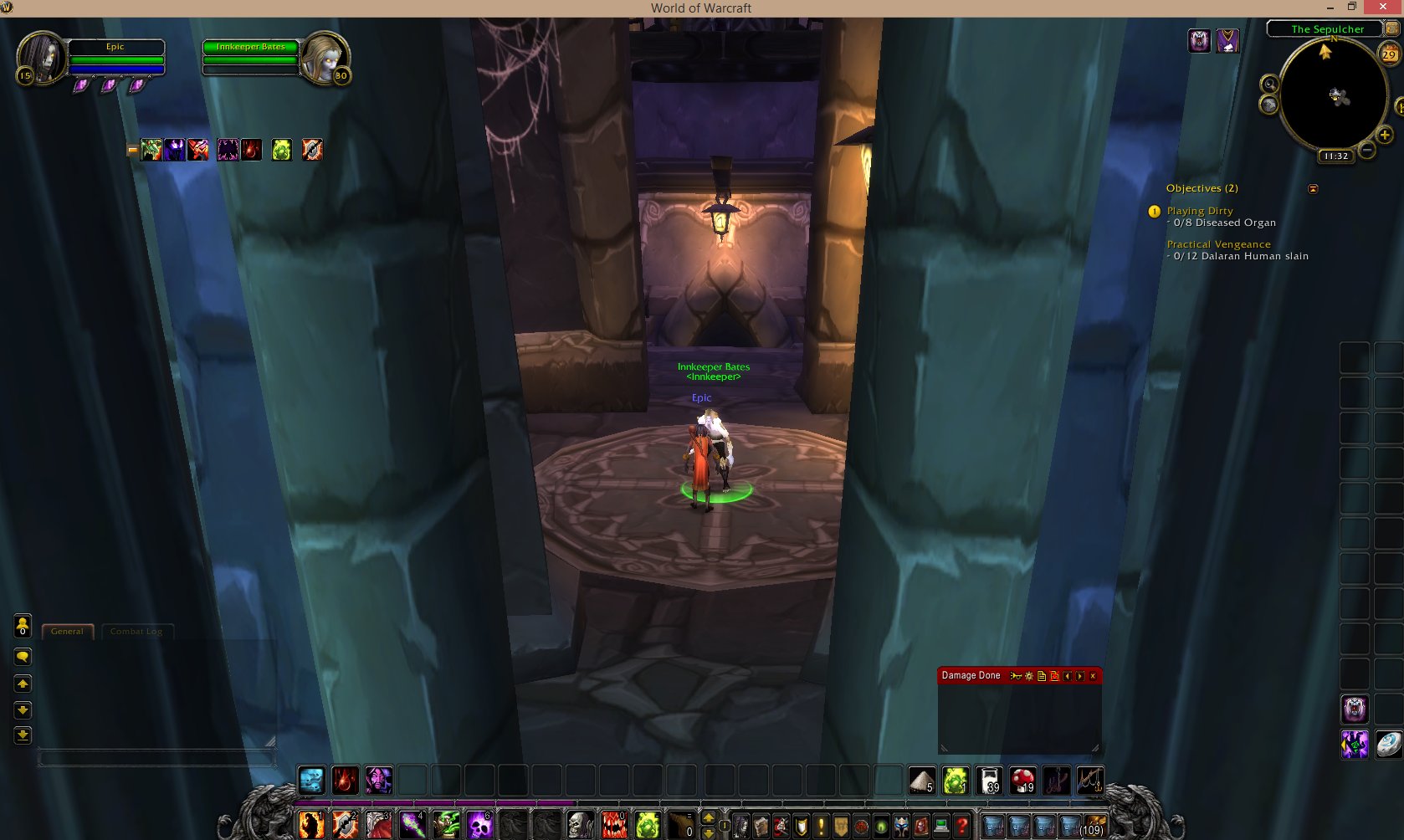Select the General chat tab
This screenshot has width=1404, height=840.
(67, 631)
